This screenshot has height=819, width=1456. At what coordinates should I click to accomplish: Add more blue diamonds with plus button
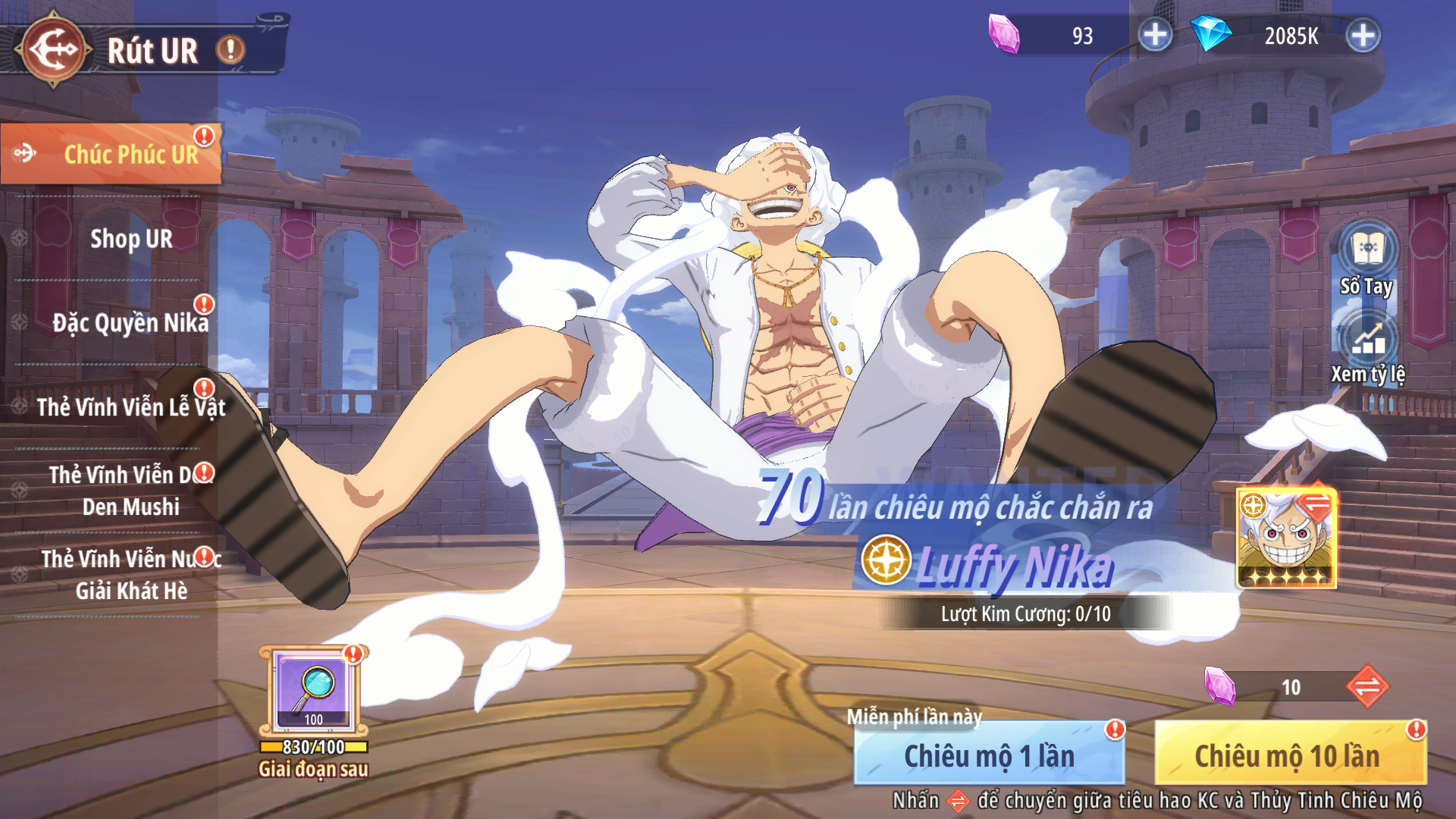(1363, 35)
